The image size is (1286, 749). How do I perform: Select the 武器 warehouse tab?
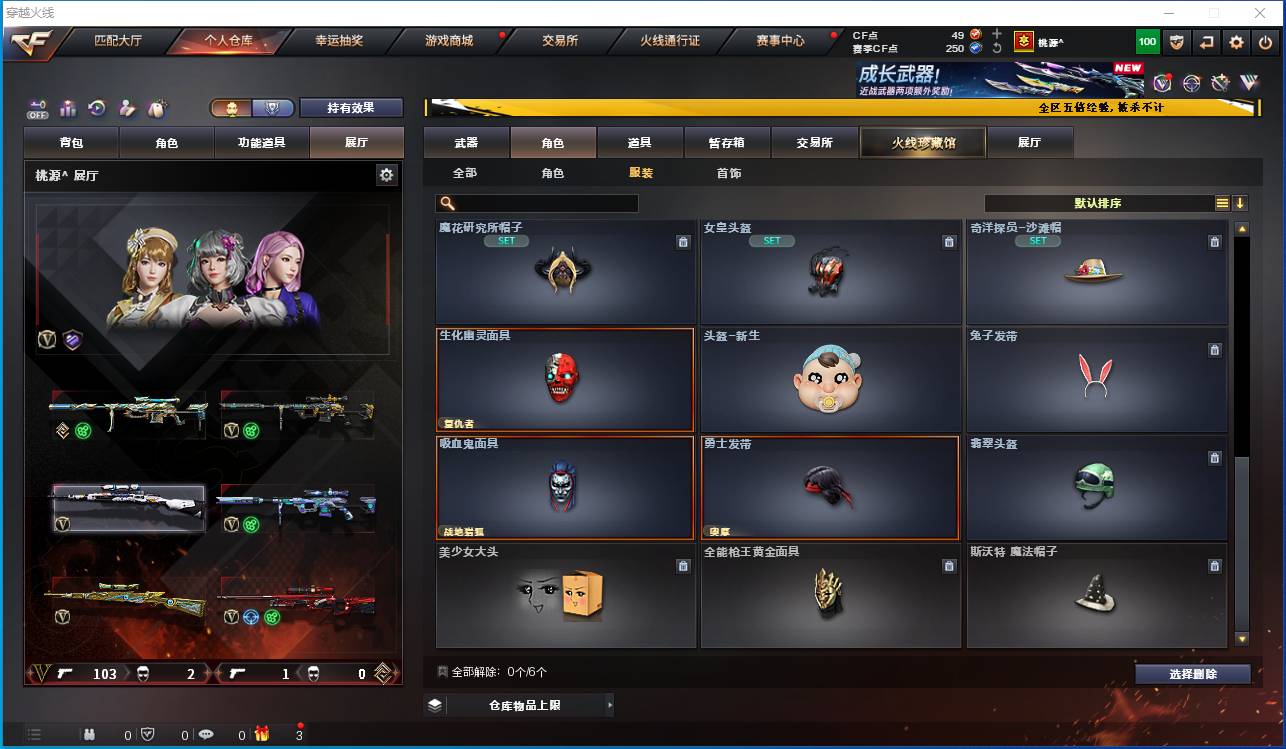(466, 143)
